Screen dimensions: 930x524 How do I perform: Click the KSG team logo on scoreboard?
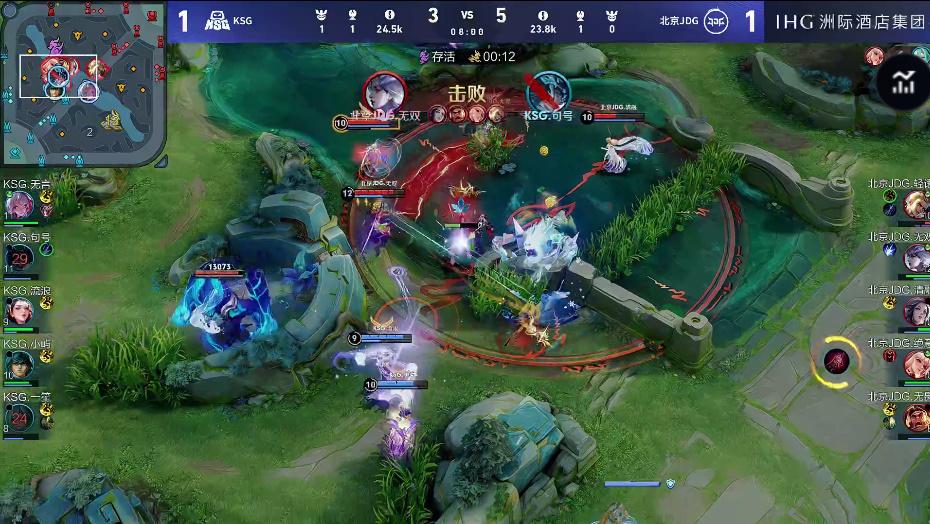tap(217, 21)
